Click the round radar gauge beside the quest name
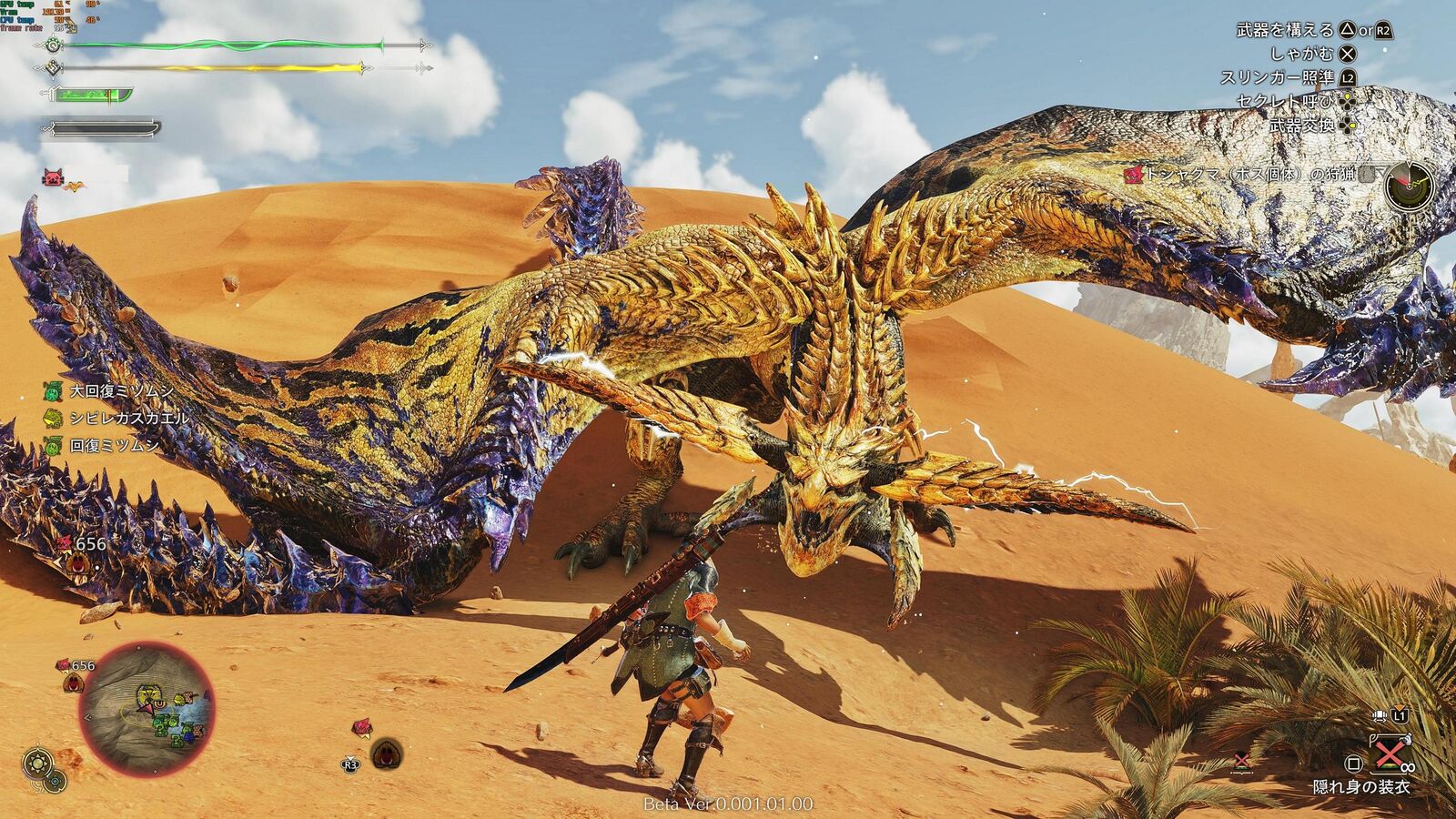Viewport: 1456px width, 819px height. pos(1409,187)
